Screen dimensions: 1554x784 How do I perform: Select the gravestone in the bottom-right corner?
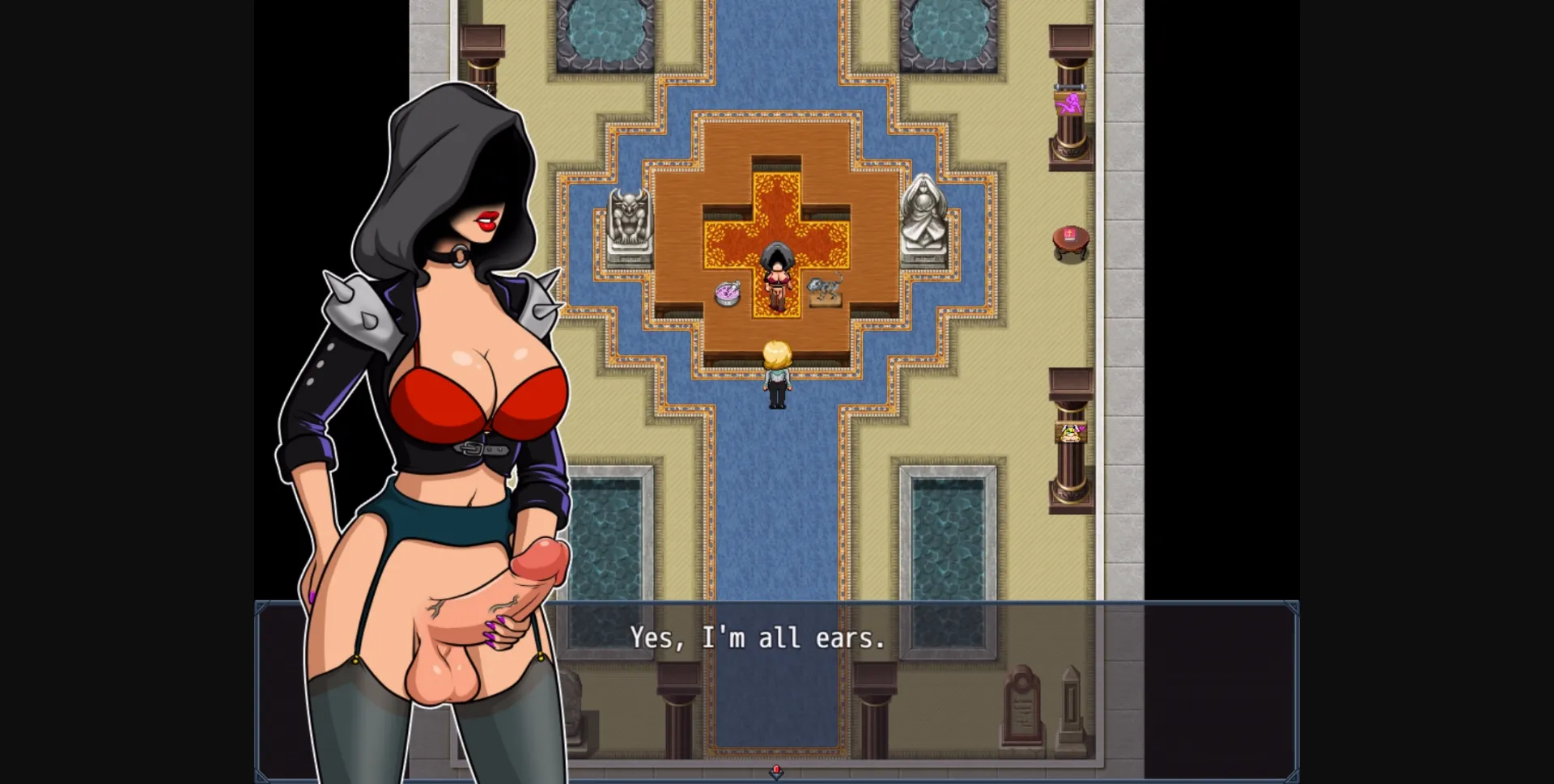[1070, 702]
